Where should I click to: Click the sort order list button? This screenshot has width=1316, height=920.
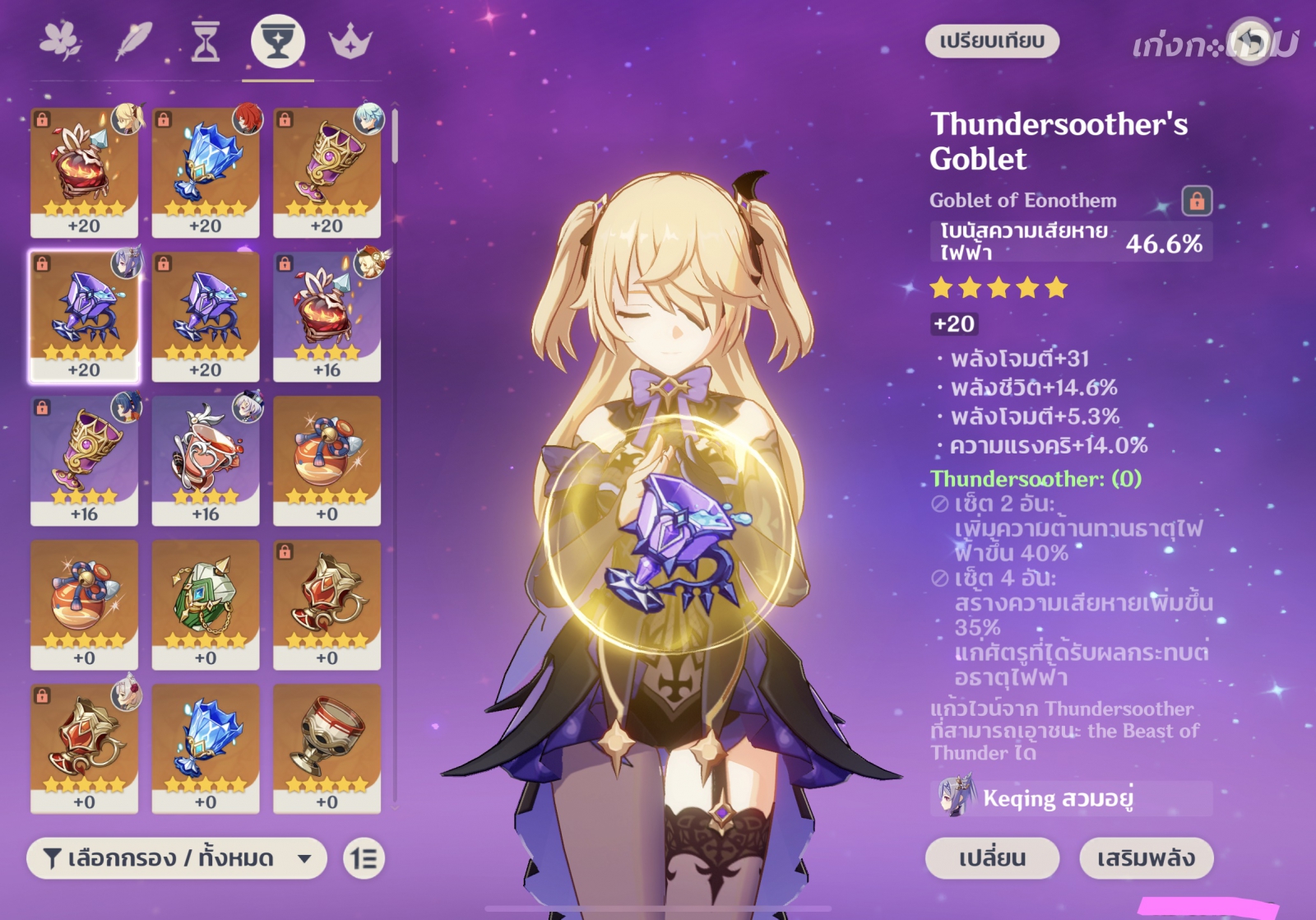364,858
